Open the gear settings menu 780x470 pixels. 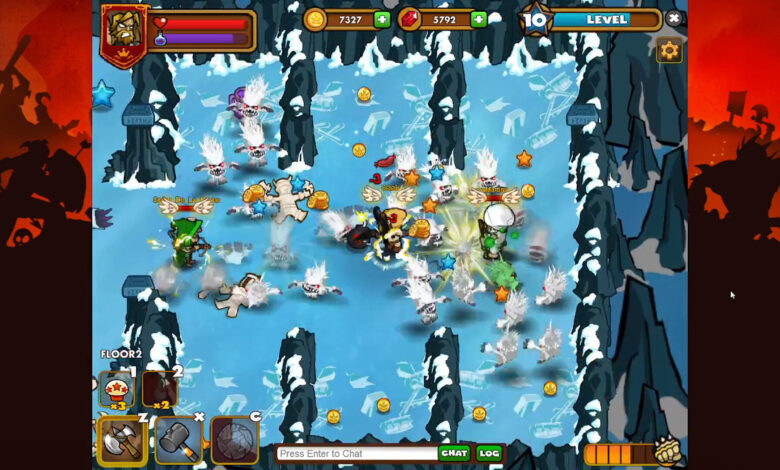click(669, 51)
